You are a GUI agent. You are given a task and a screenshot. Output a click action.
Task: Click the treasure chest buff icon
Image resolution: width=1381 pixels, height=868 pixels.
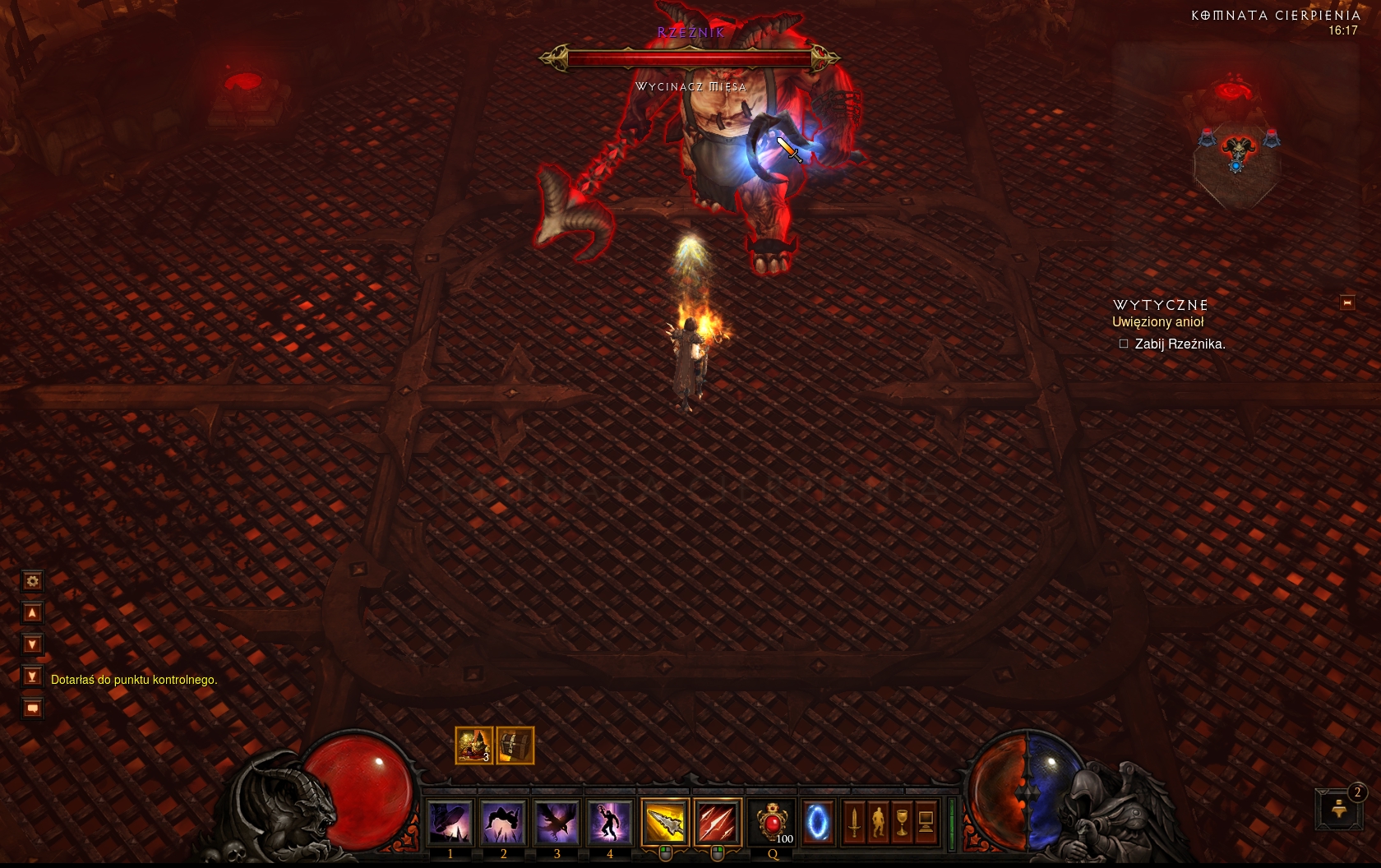coord(515,746)
